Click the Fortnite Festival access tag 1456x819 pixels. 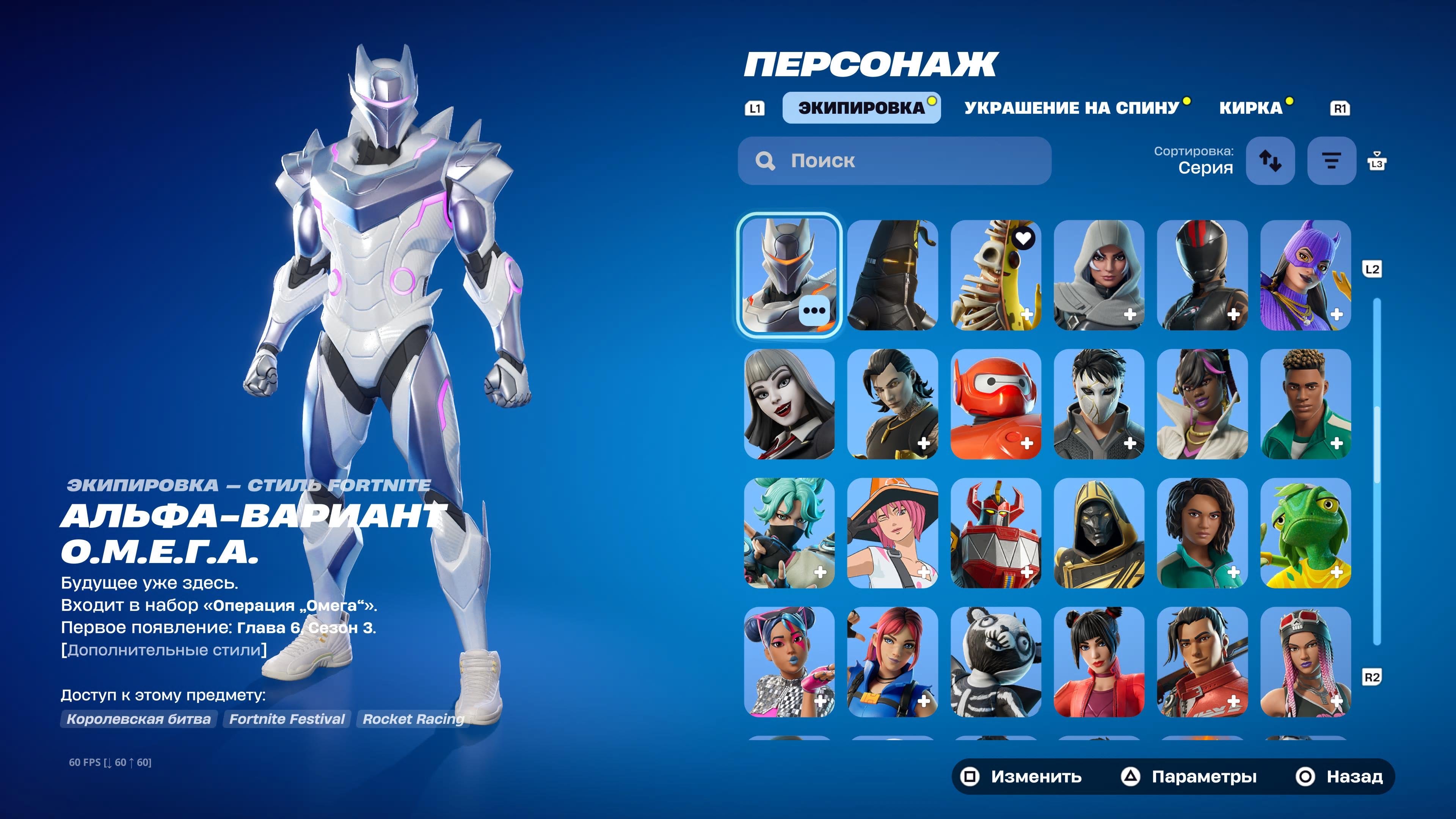pyautogui.click(x=286, y=719)
